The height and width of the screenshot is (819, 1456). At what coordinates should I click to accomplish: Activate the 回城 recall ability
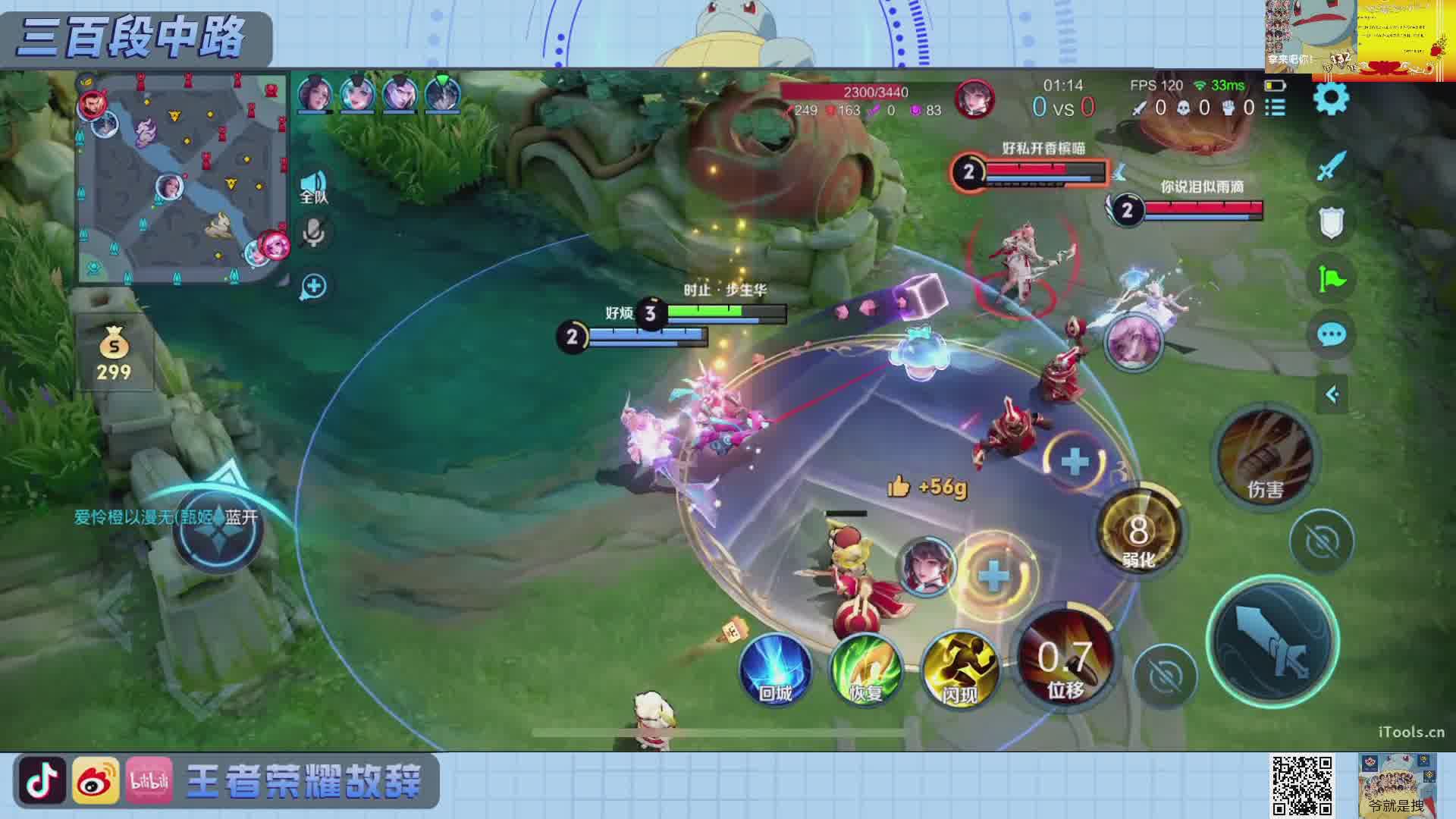775,670
